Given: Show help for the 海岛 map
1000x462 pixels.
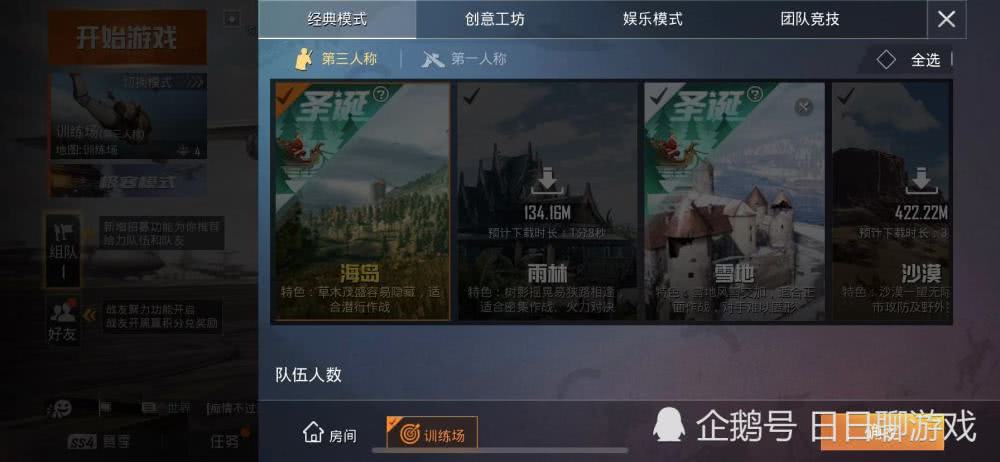Looking at the screenshot, I should tap(380, 95).
